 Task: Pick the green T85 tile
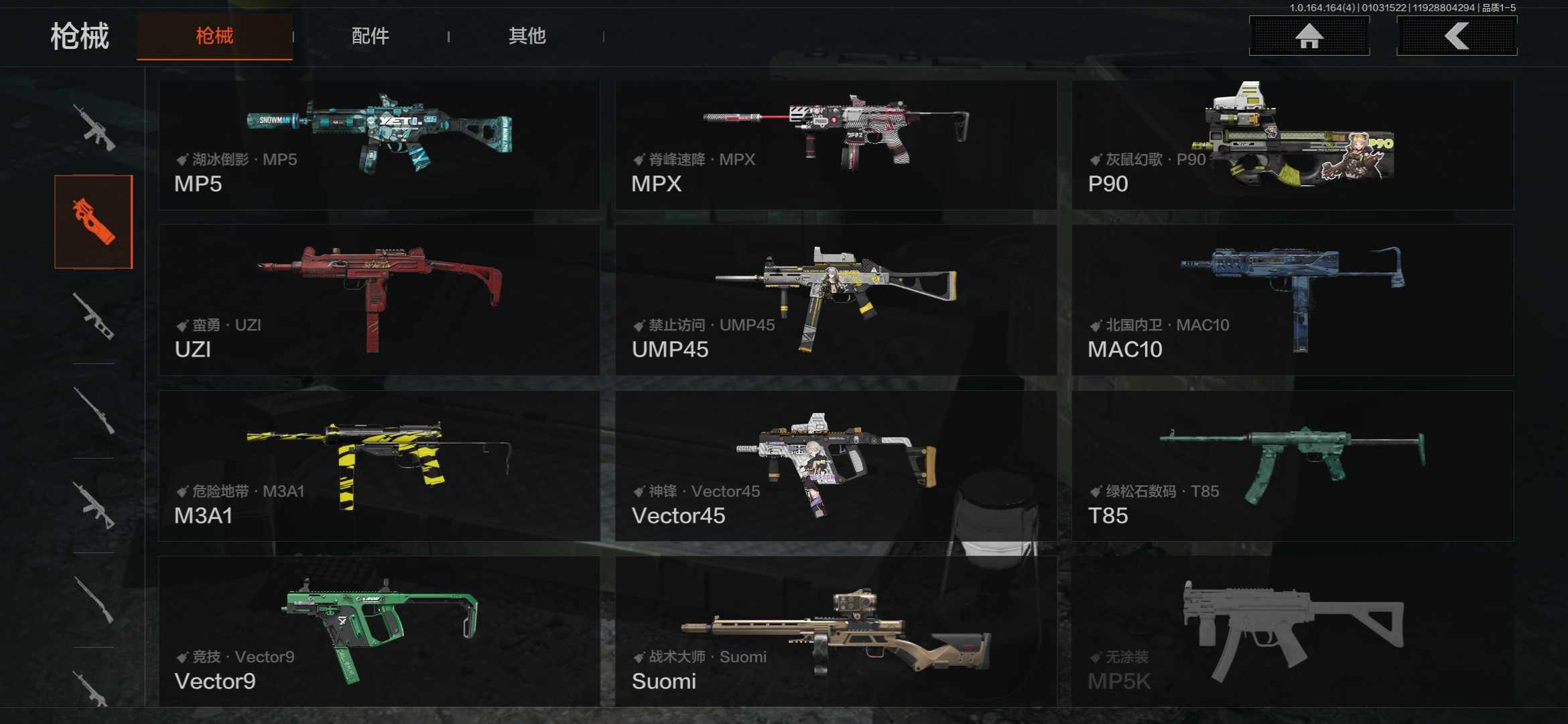(x=1292, y=466)
